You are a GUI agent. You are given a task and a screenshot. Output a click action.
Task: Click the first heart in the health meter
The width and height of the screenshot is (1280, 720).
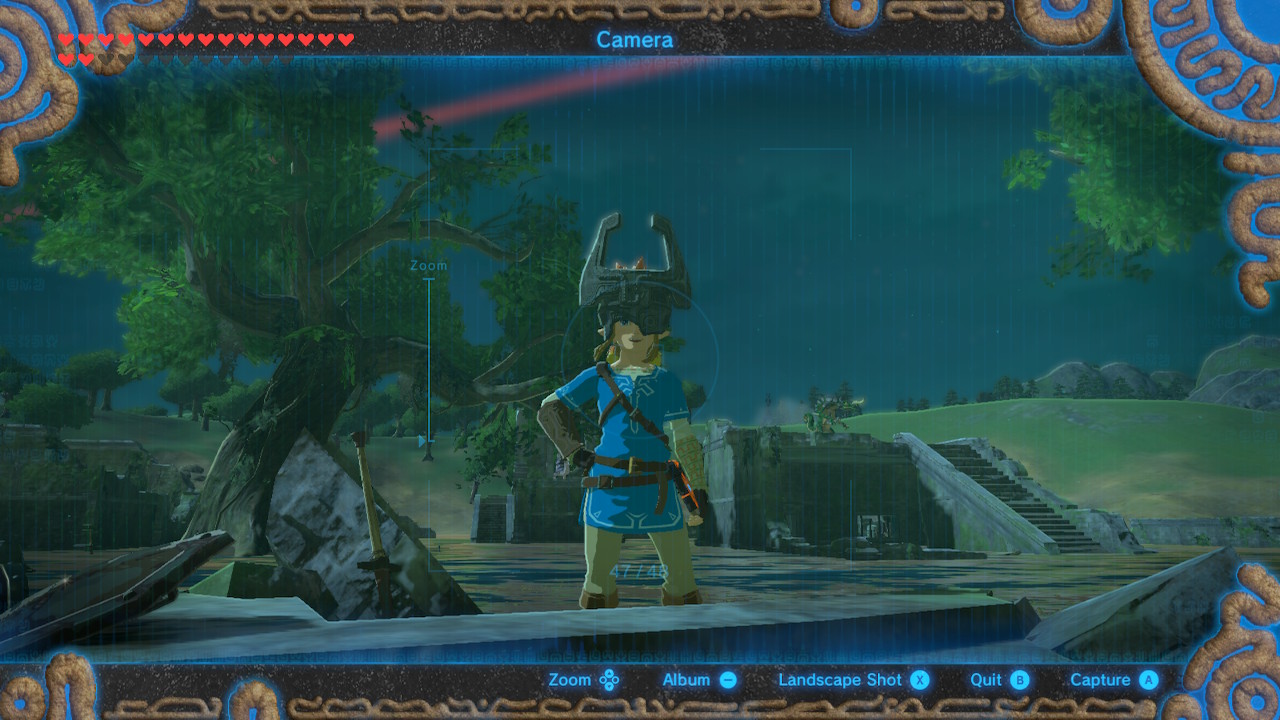point(65,40)
